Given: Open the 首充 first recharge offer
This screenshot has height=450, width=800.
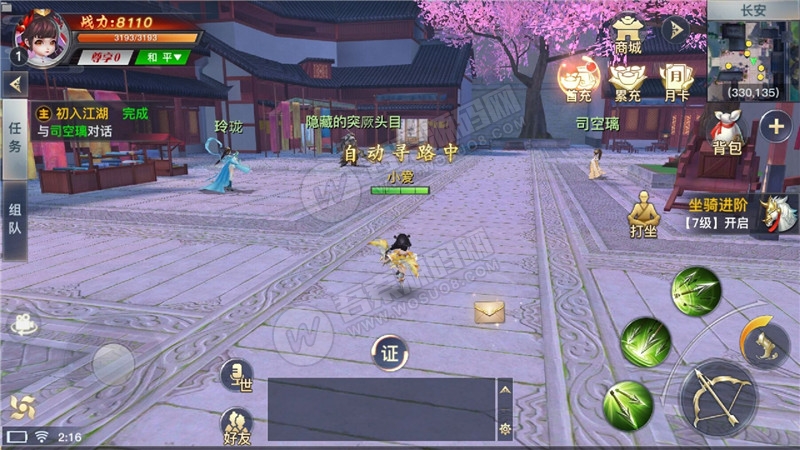Looking at the screenshot, I should (x=578, y=80).
